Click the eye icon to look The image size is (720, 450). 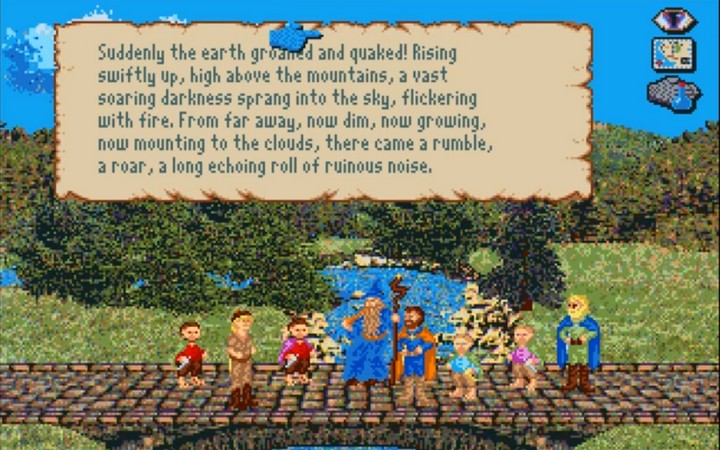coord(674,19)
